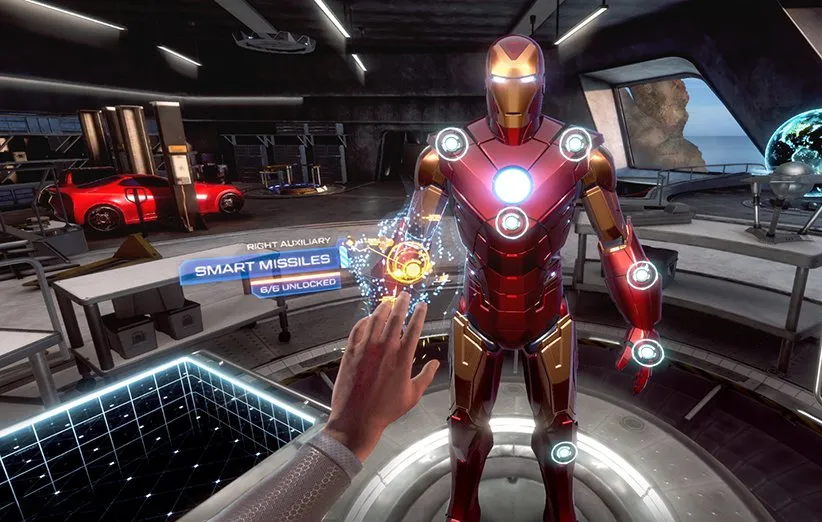
Task: Choose the glowing right auxiliary weapon node
Action: pos(408,262)
